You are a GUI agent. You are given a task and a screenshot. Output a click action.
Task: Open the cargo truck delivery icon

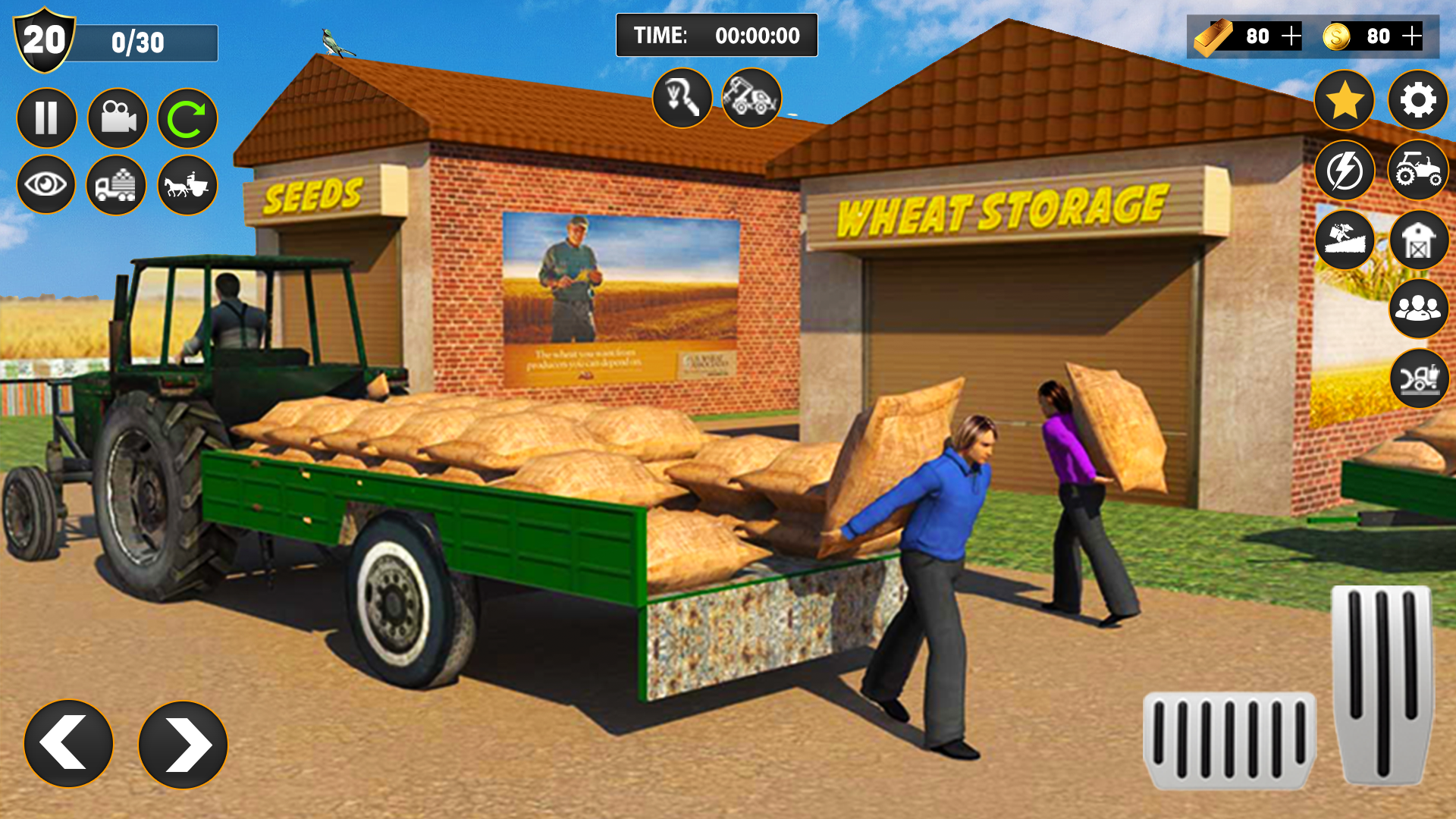(x=119, y=184)
